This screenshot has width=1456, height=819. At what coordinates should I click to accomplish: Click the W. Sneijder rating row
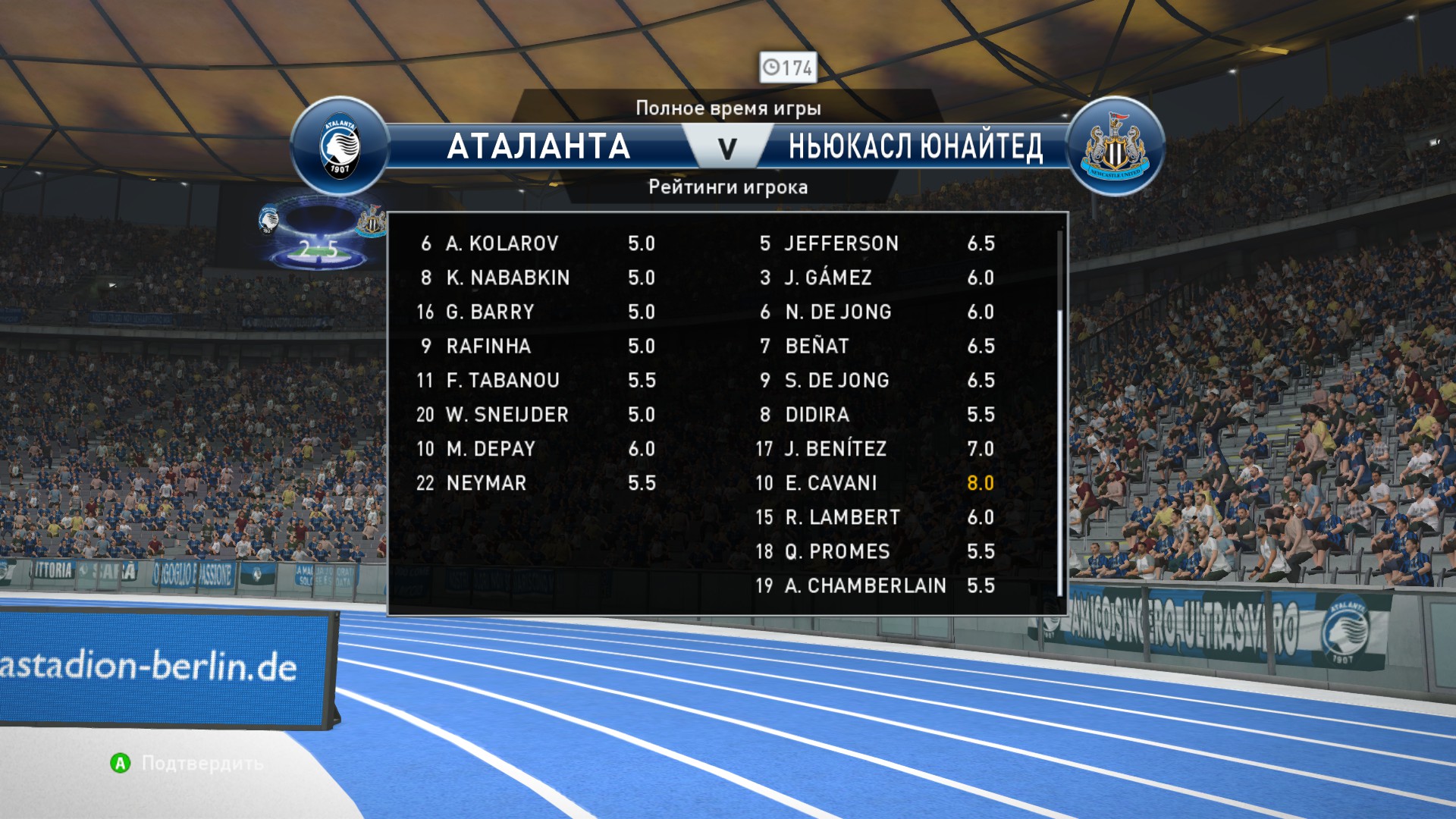point(535,415)
